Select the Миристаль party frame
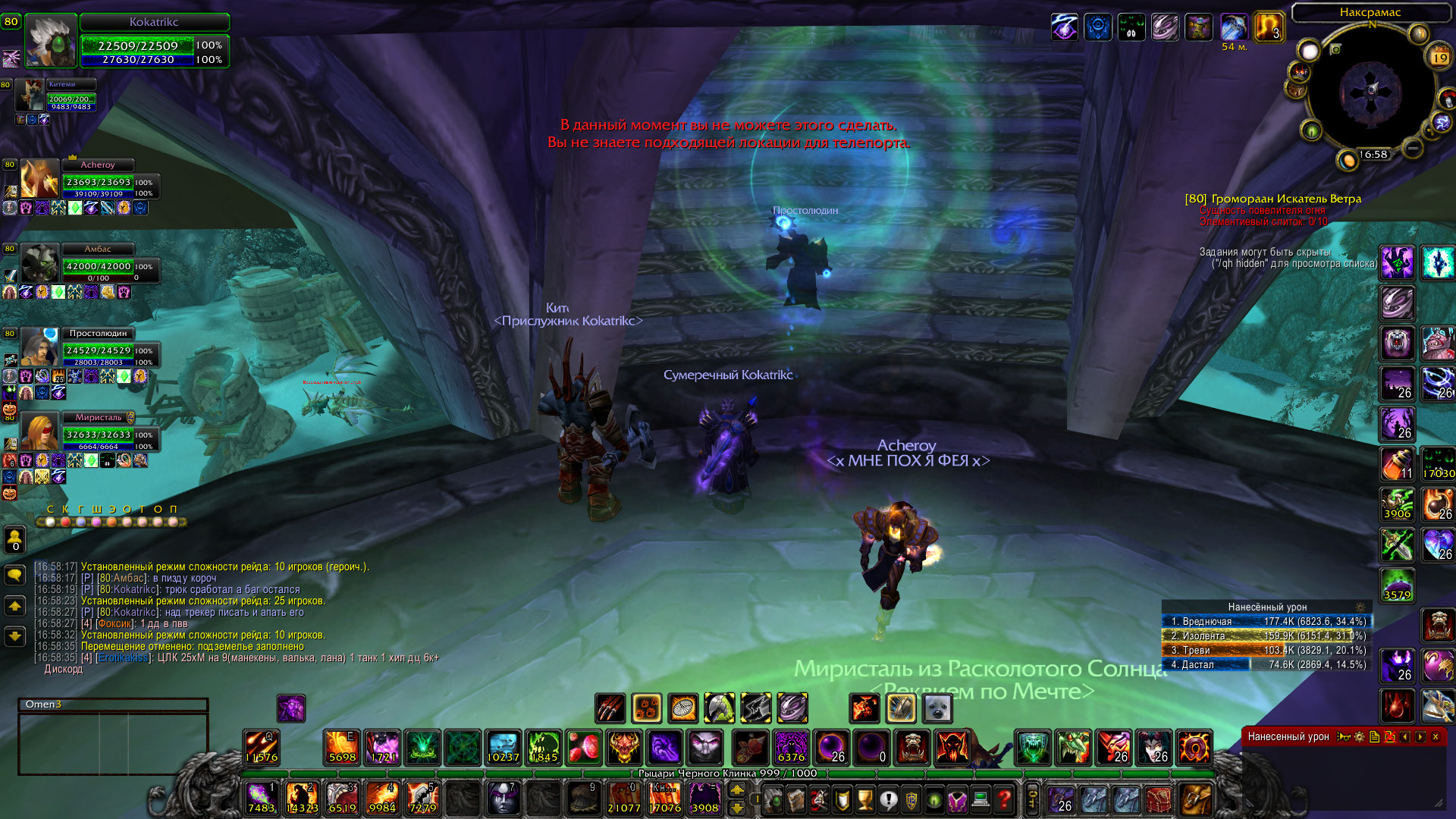The height and width of the screenshot is (819, 1456). click(x=97, y=433)
